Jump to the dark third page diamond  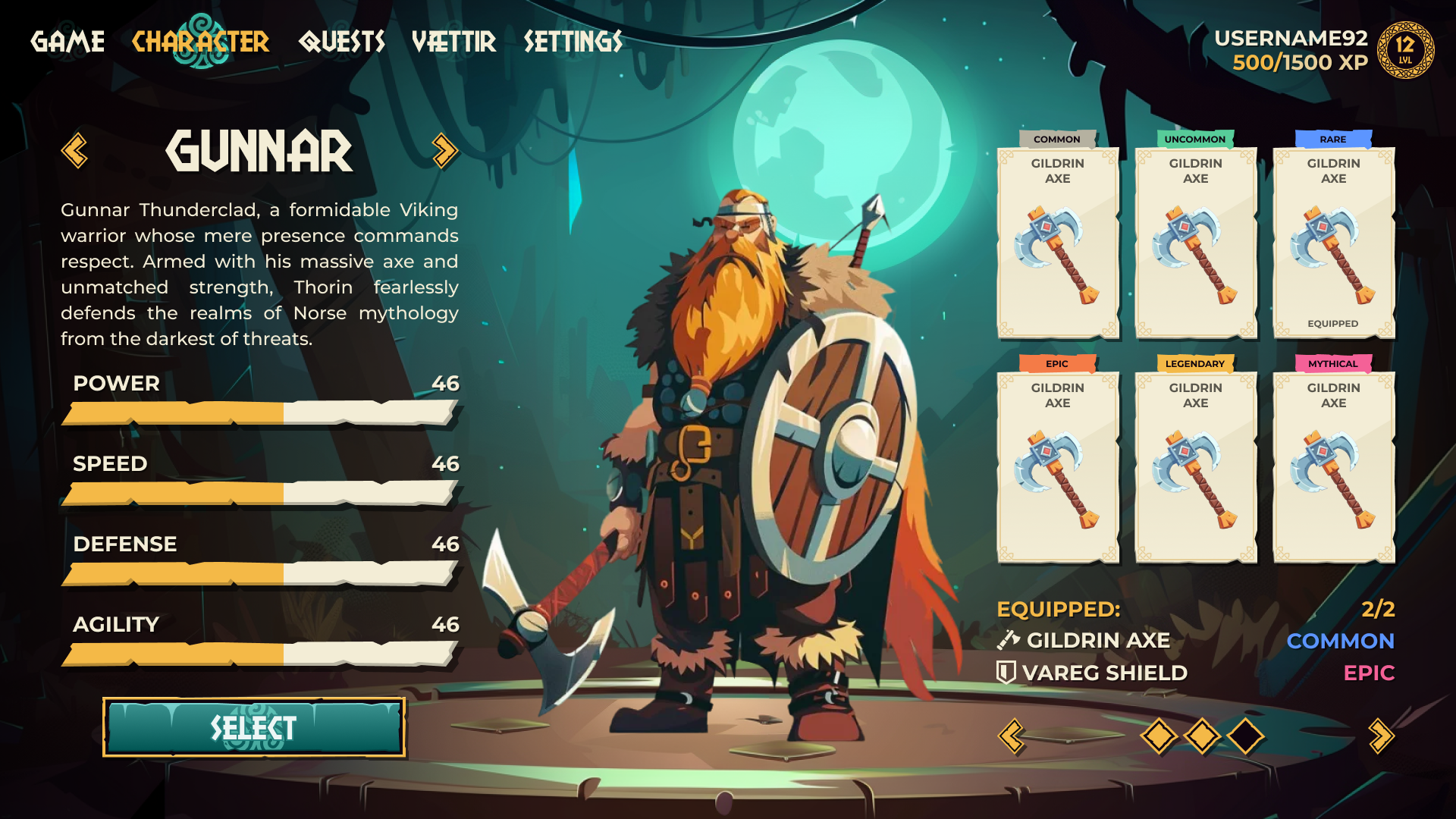(1246, 736)
